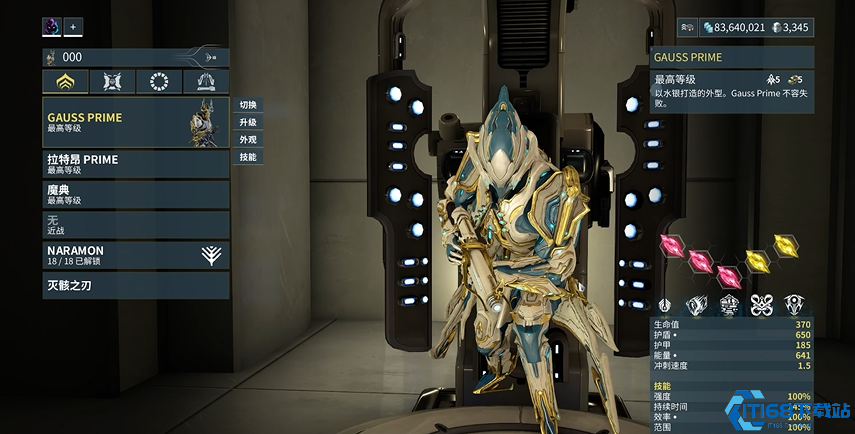Open the 升级 (upgrade) menu
Screen dimensions: 855x434
pos(248,122)
